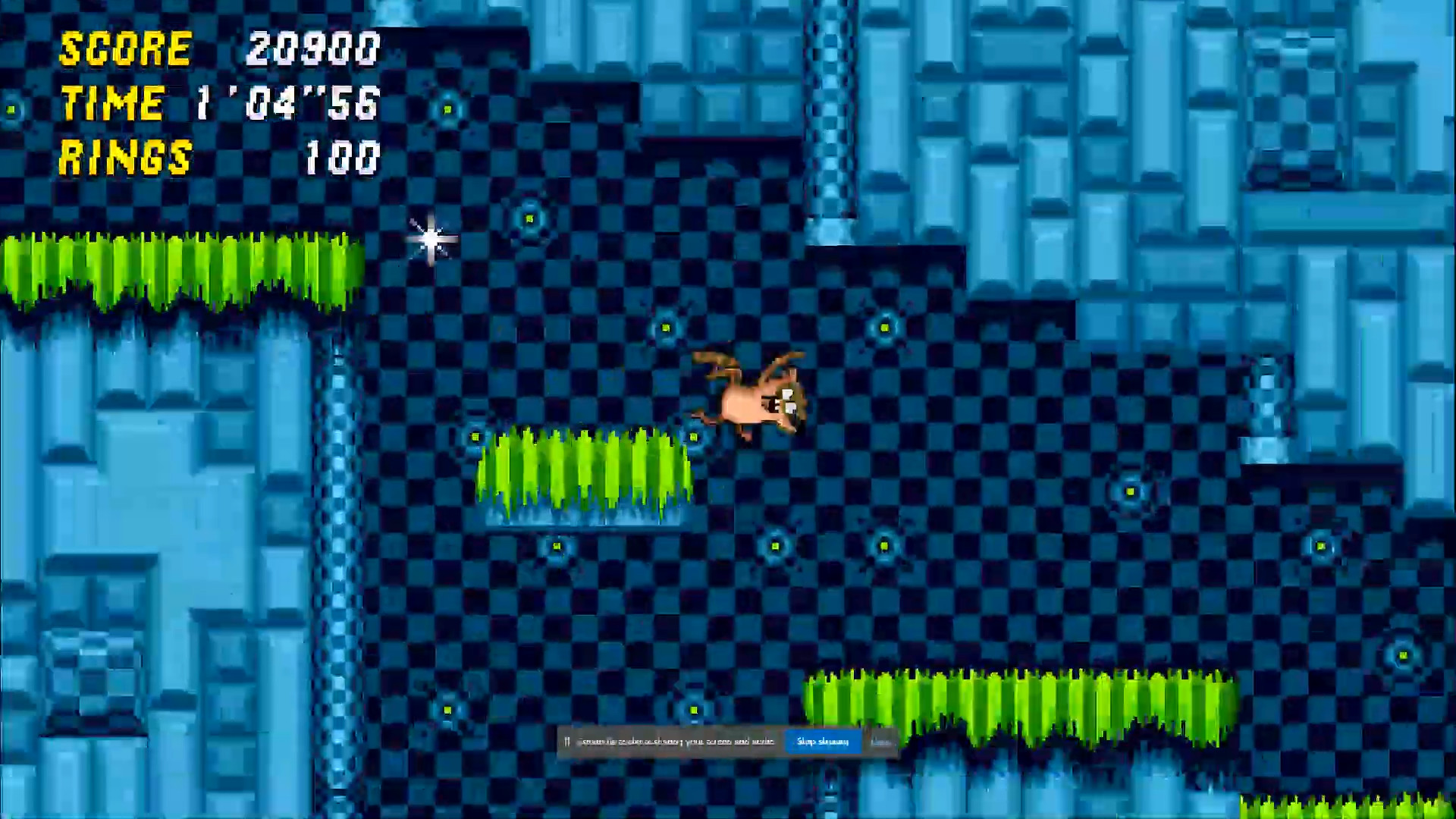
Task: Click the yellow ring left of the middle grass platform
Action: (x=476, y=438)
